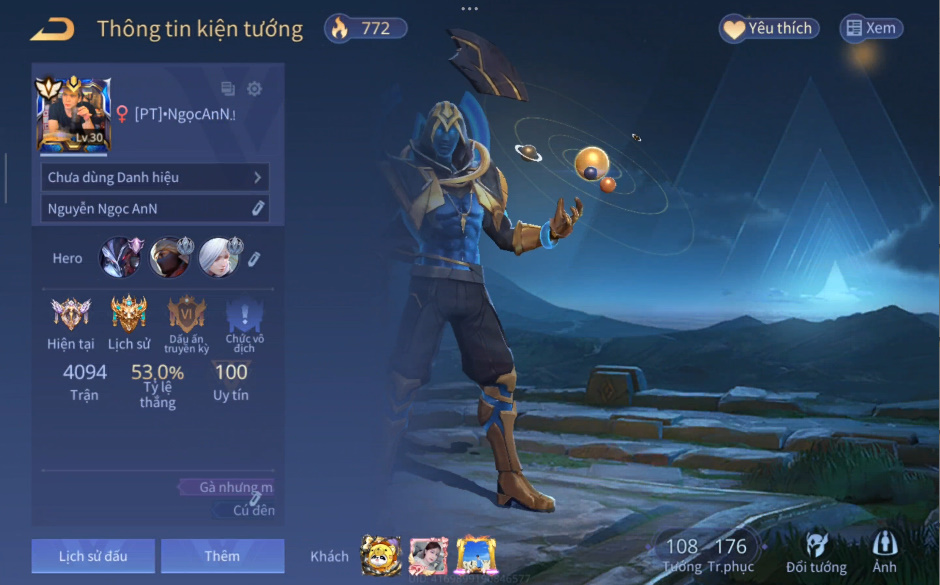Click the Thêm button
The width and height of the screenshot is (940, 585).
pos(222,555)
